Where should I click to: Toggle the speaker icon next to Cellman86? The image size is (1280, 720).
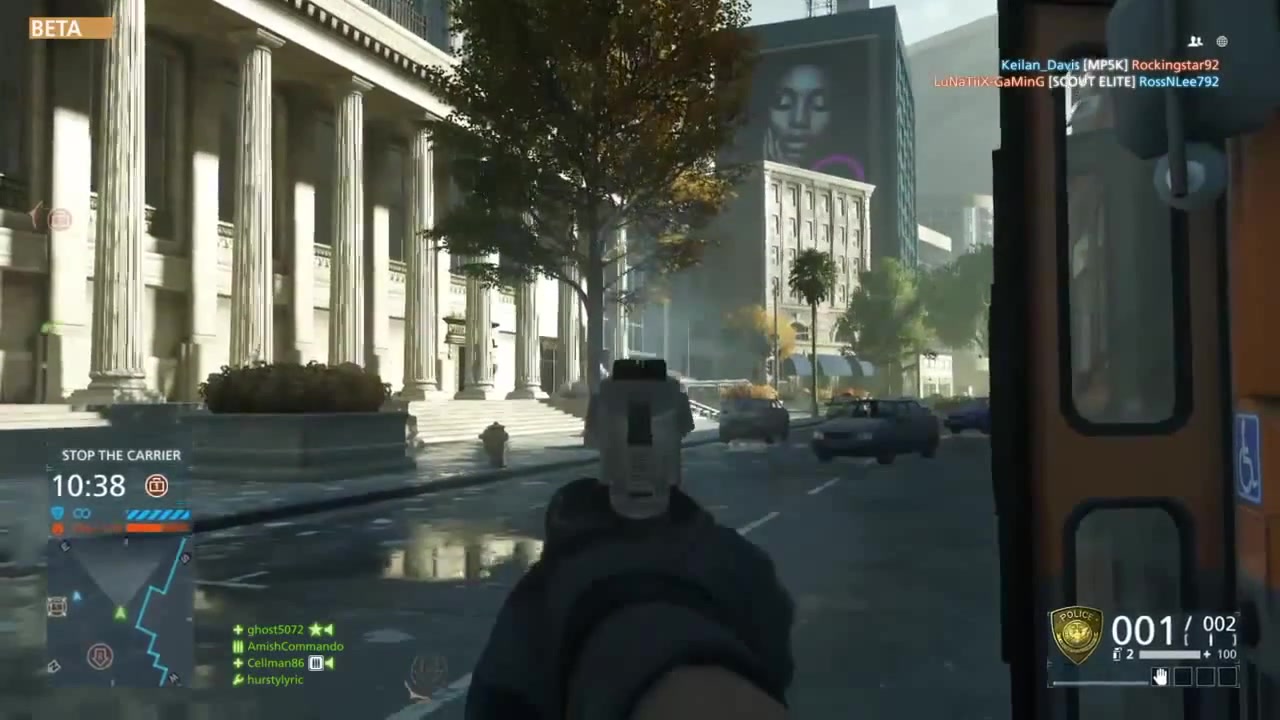[x=331, y=663]
